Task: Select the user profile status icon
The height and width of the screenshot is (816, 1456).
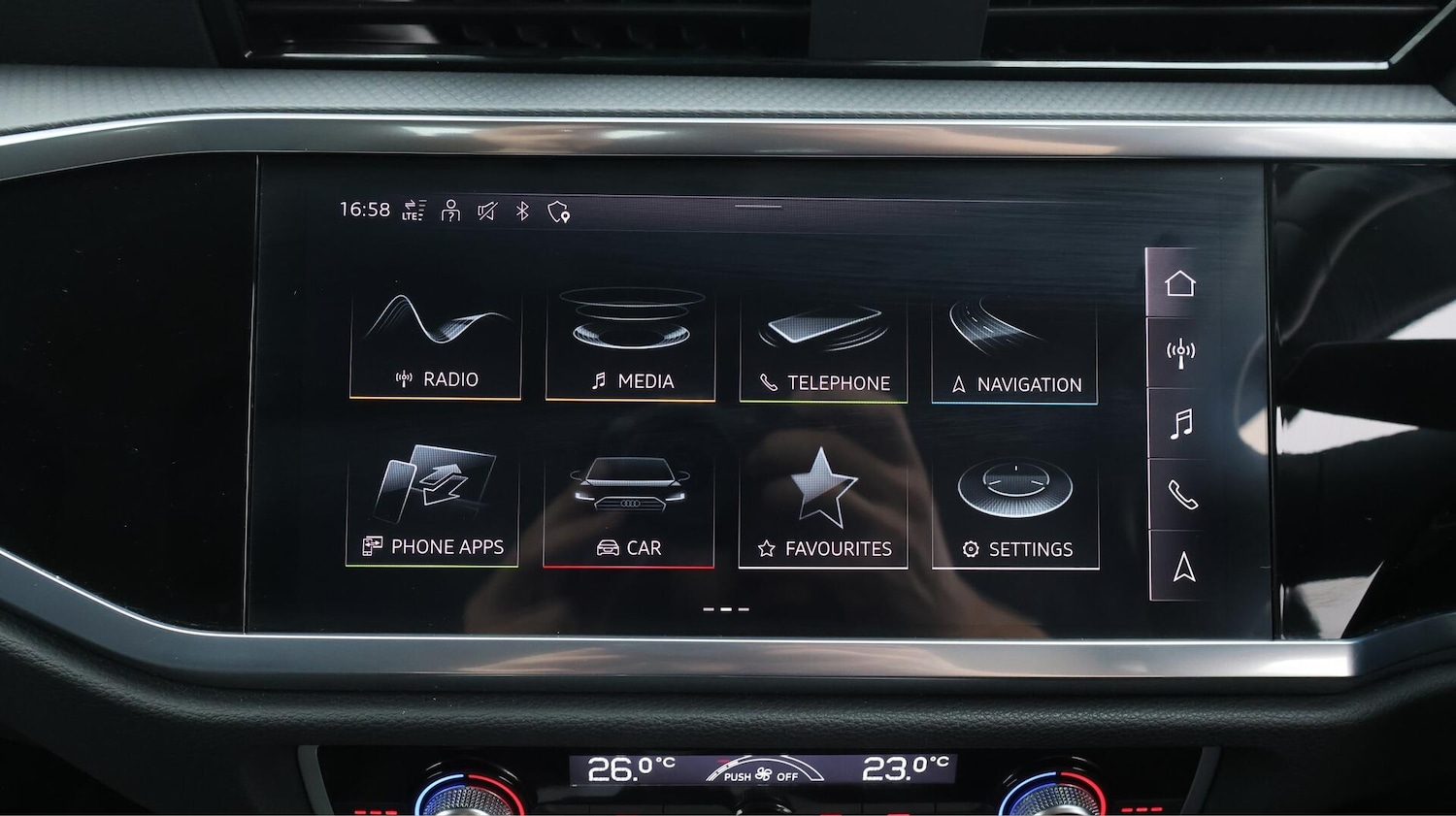Action: [450, 211]
